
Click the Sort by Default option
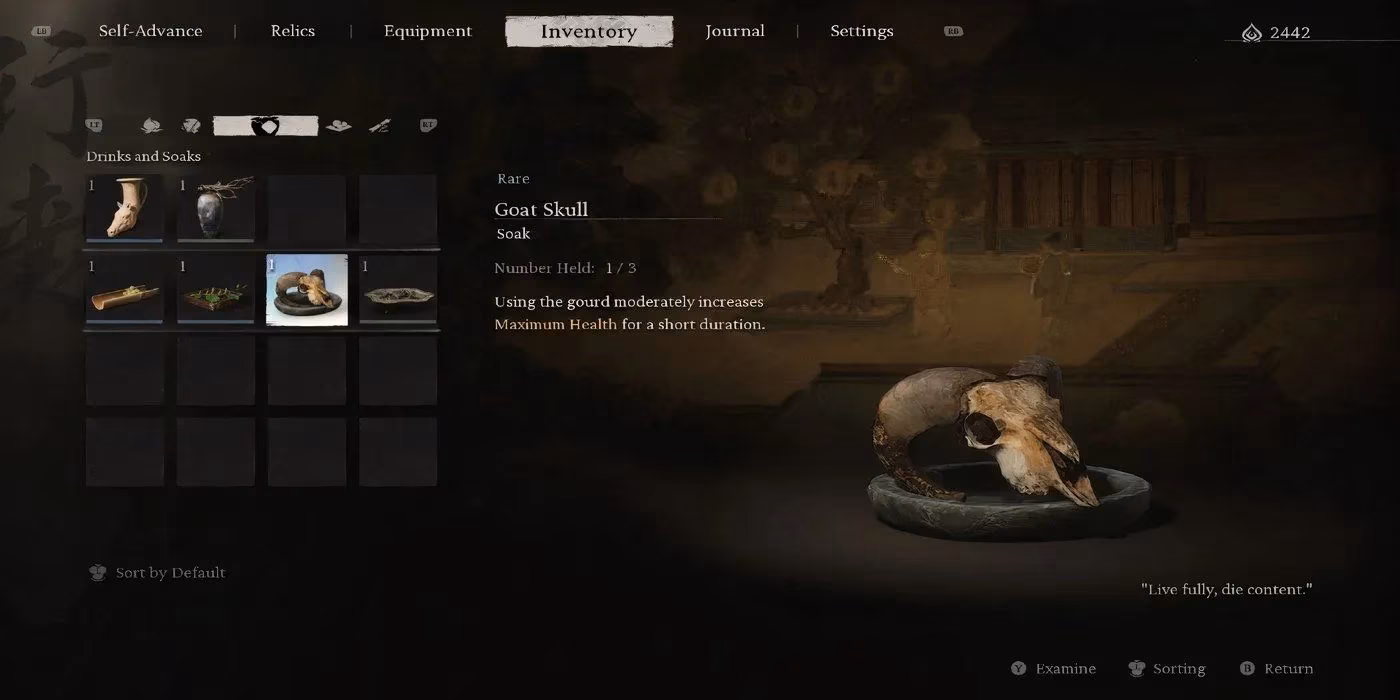(x=170, y=573)
